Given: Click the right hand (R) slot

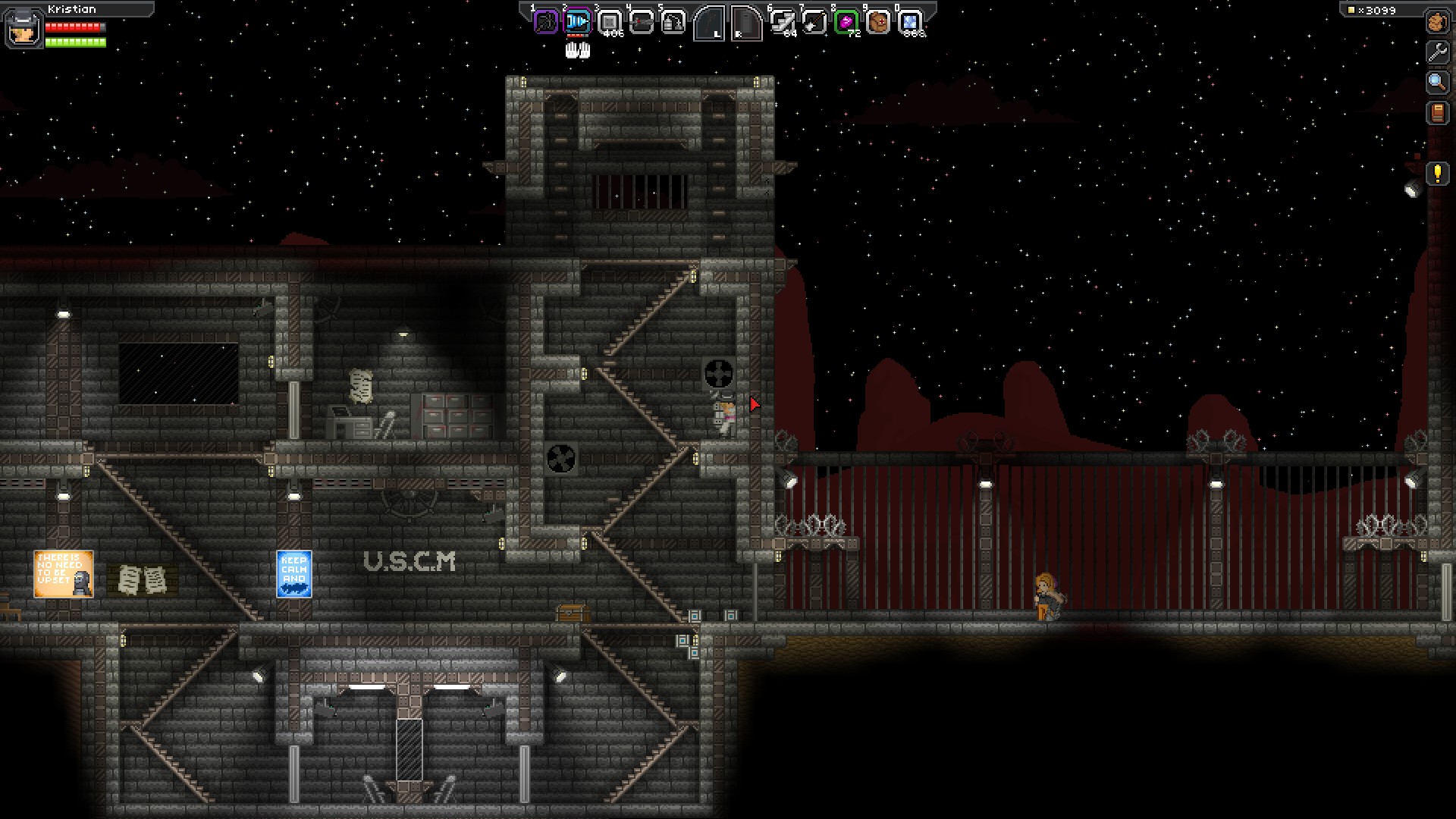Looking at the screenshot, I should (x=745, y=23).
